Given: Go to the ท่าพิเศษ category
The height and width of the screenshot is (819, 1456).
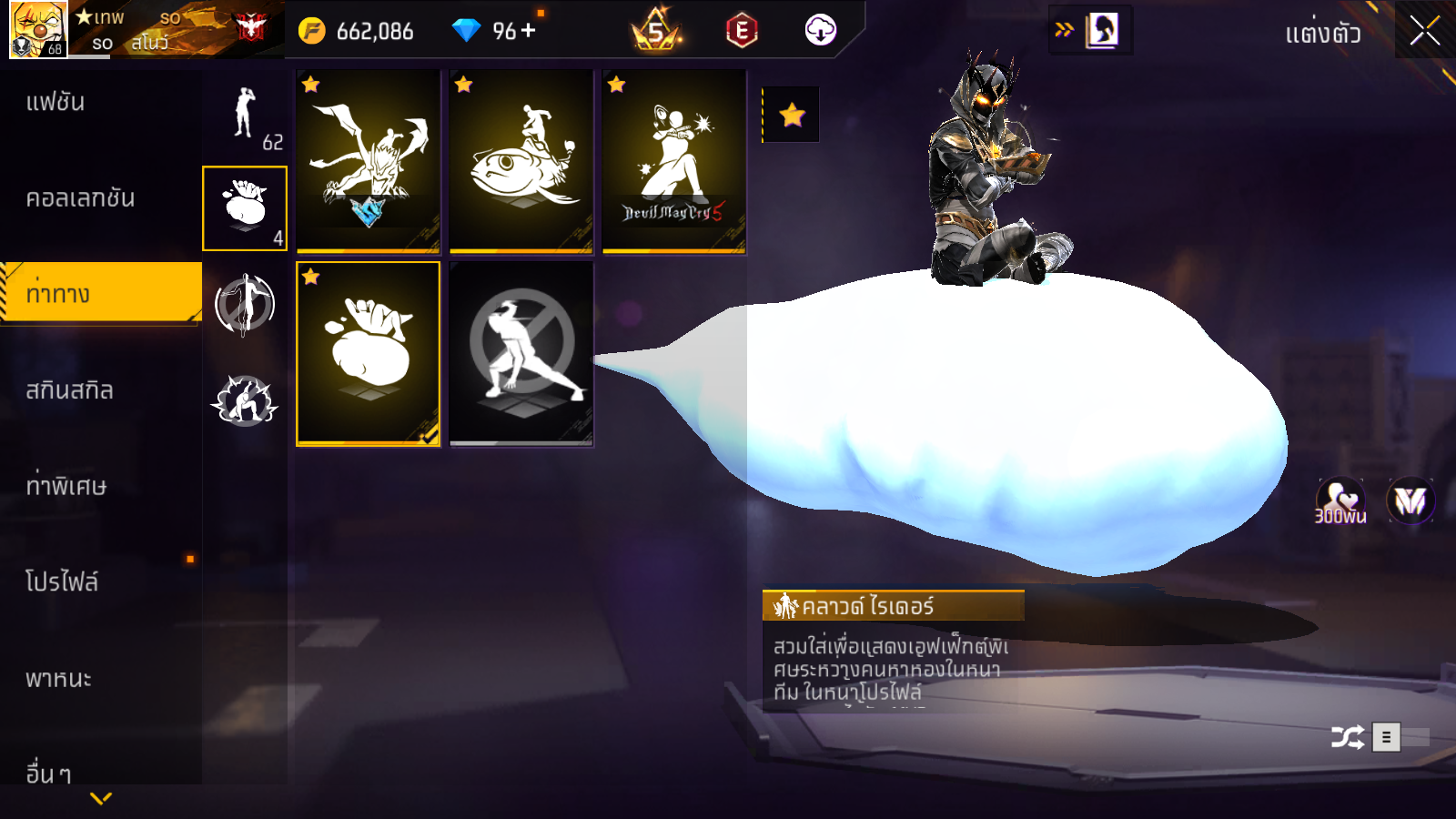Looking at the screenshot, I should pyautogui.click(x=66, y=486).
